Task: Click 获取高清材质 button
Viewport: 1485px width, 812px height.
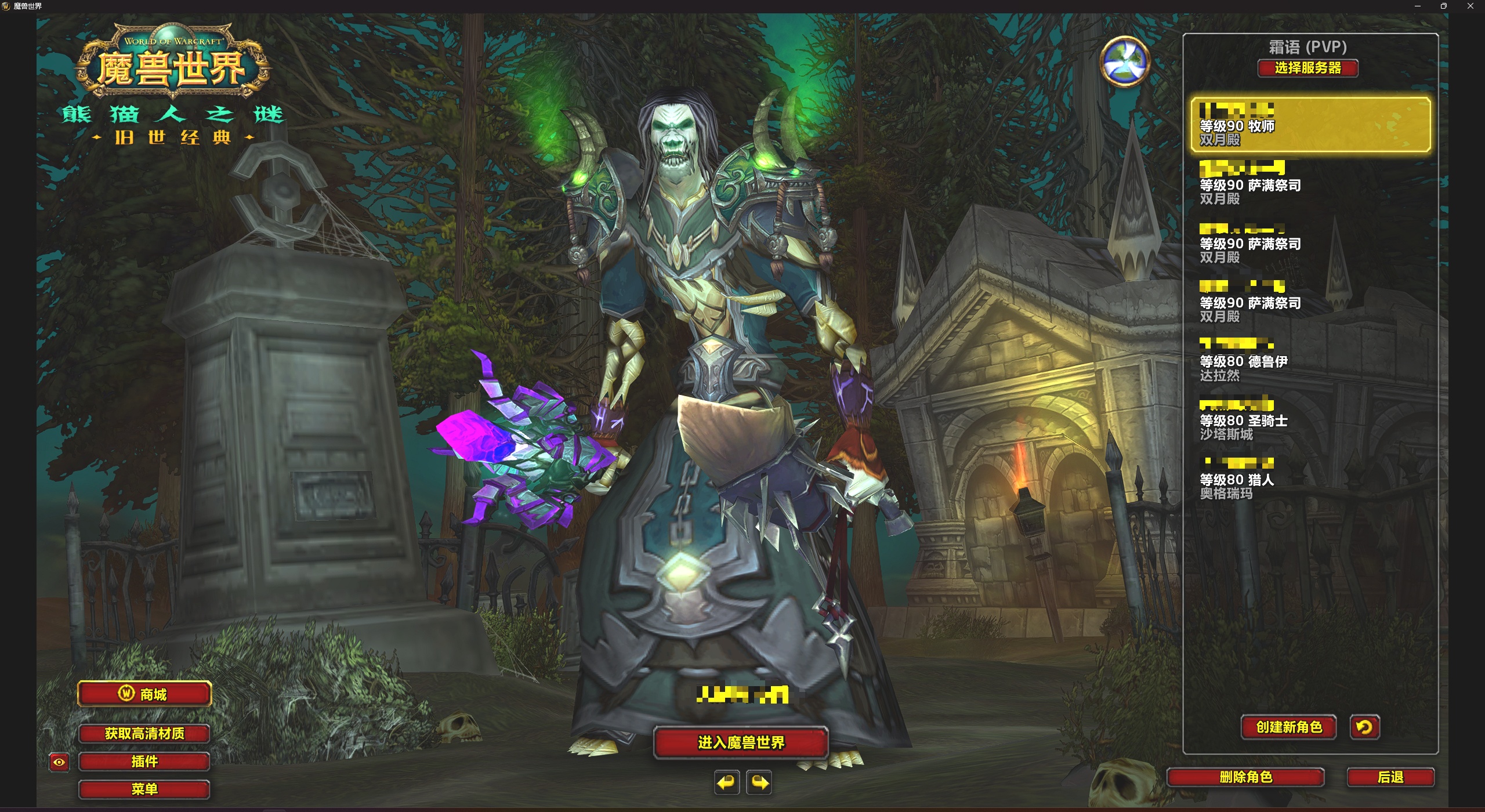Action: pyautogui.click(x=144, y=734)
